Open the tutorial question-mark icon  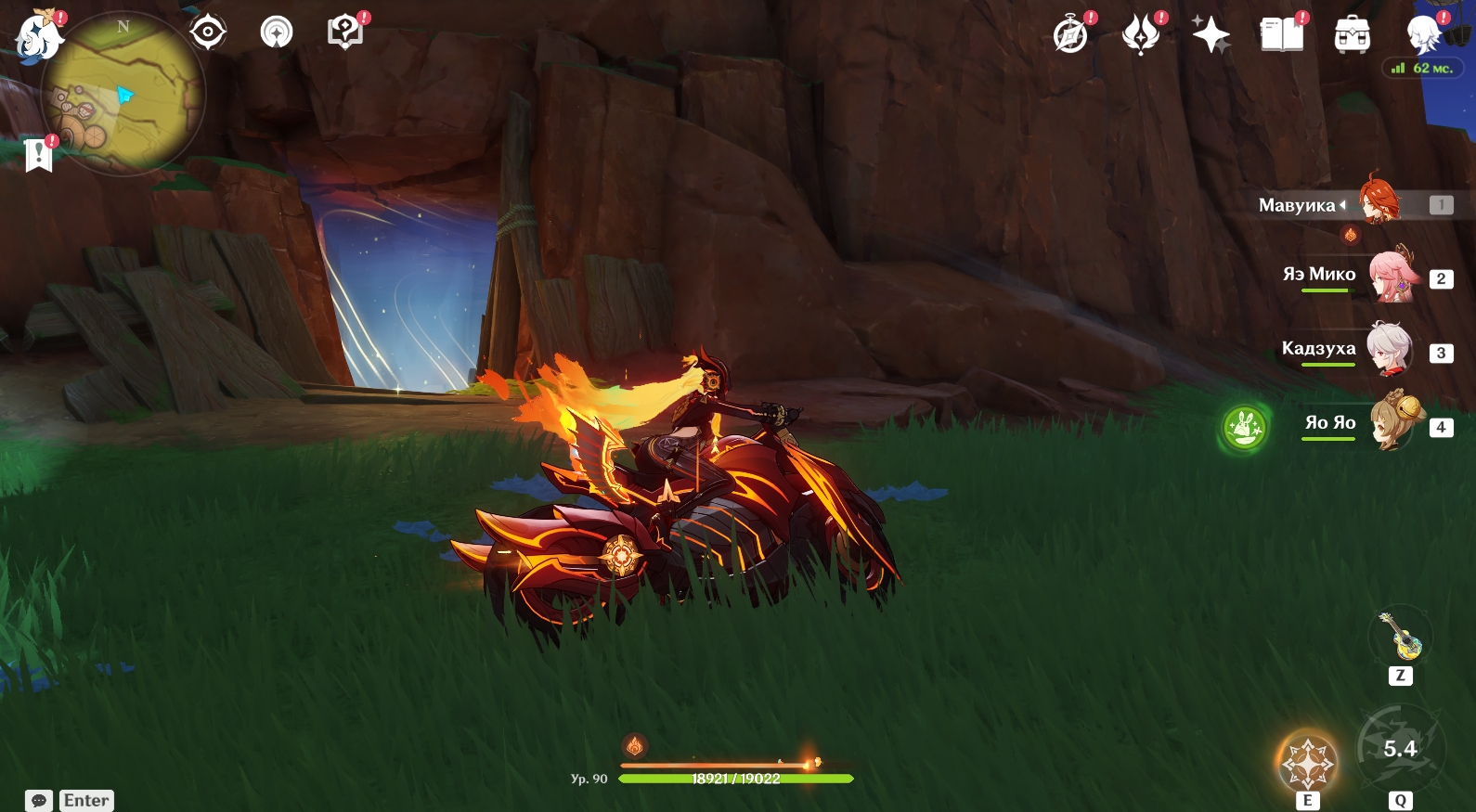(x=345, y=32)
